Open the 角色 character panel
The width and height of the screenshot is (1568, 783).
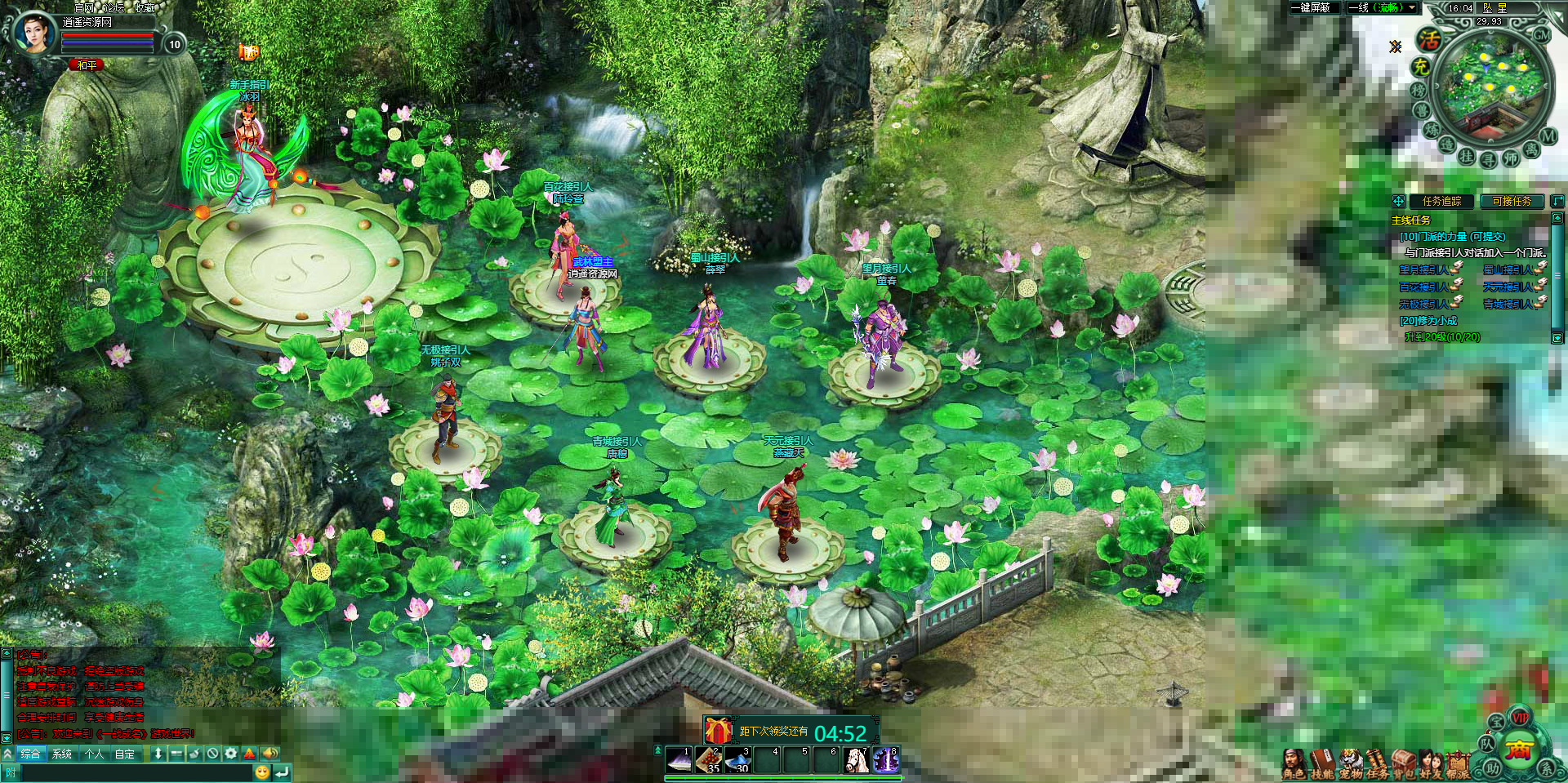pyautogui.click(x=1294, y=763)
